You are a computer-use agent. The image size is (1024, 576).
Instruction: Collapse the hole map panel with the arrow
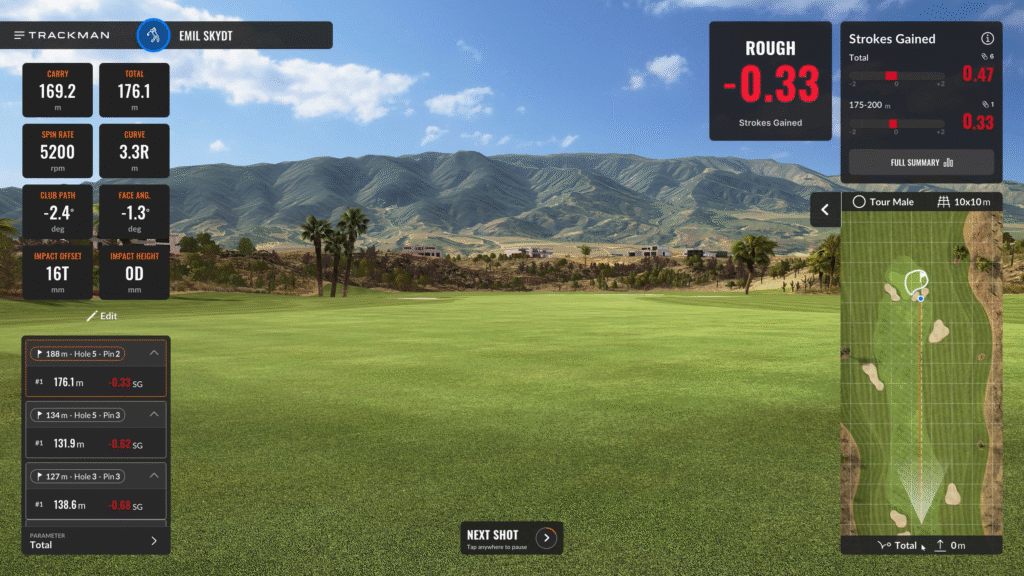tap(825, 210)
